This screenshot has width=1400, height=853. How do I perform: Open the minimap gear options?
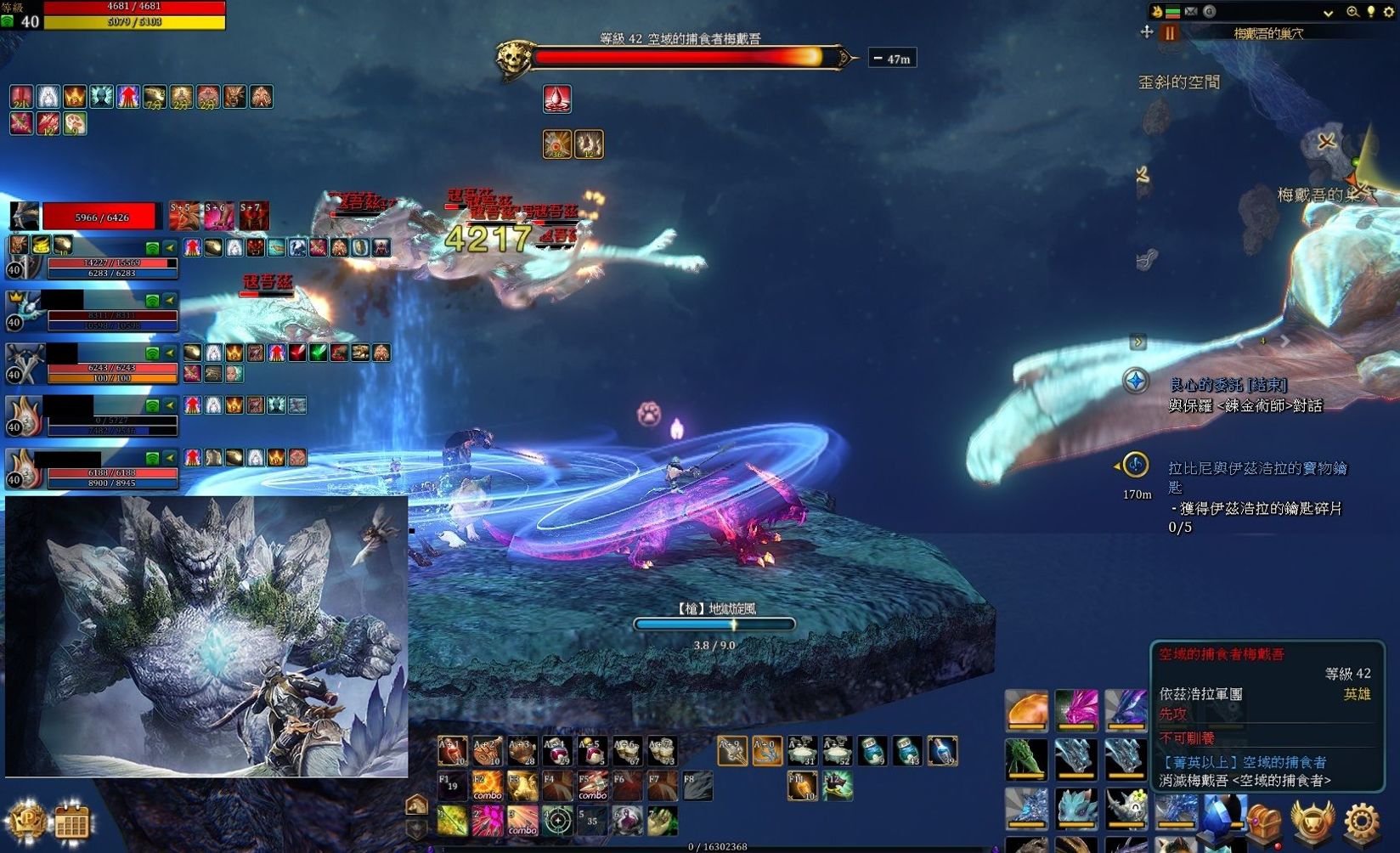pos(1388,12)
